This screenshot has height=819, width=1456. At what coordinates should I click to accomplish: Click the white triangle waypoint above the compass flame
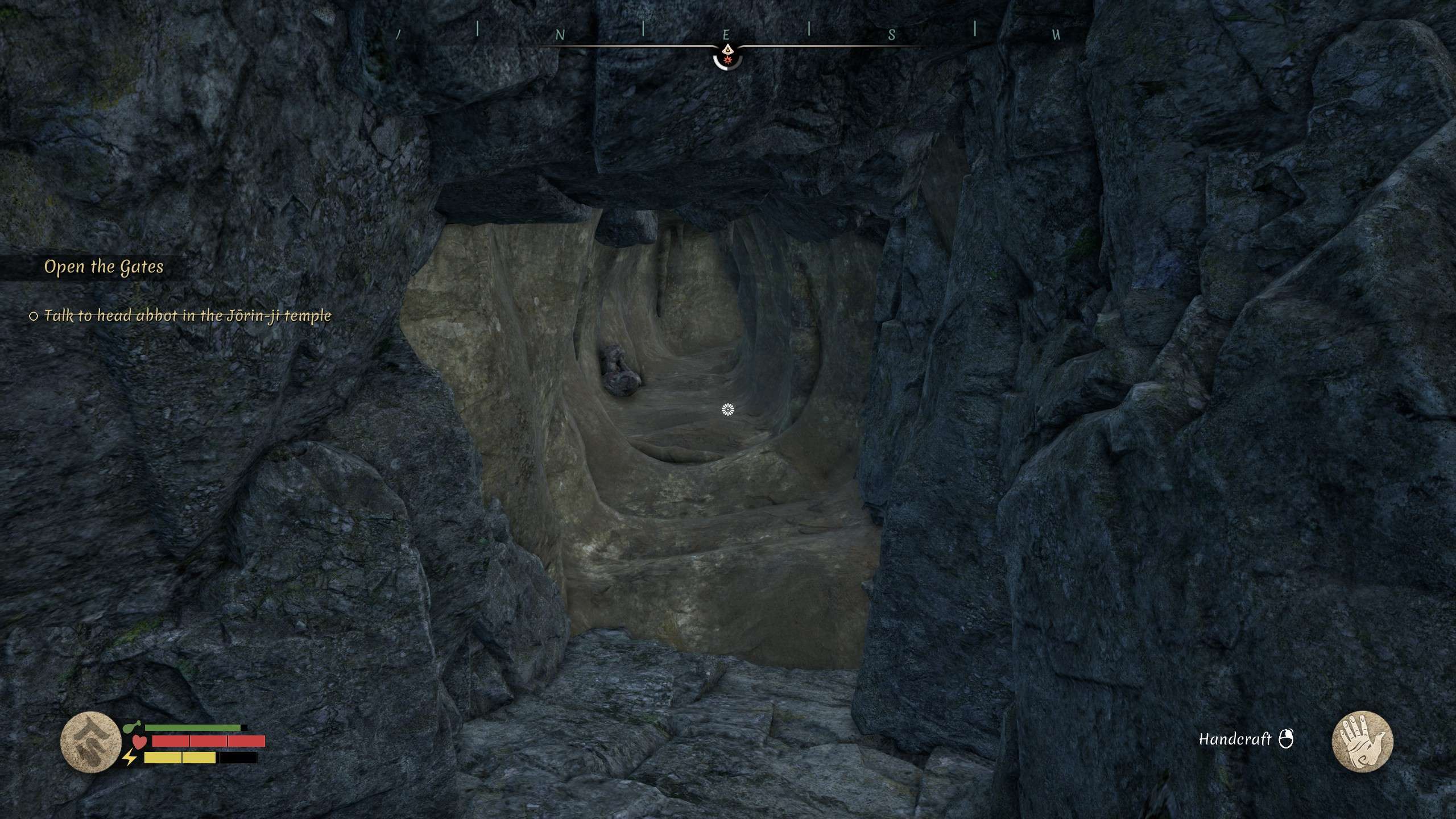coord(729,48)
